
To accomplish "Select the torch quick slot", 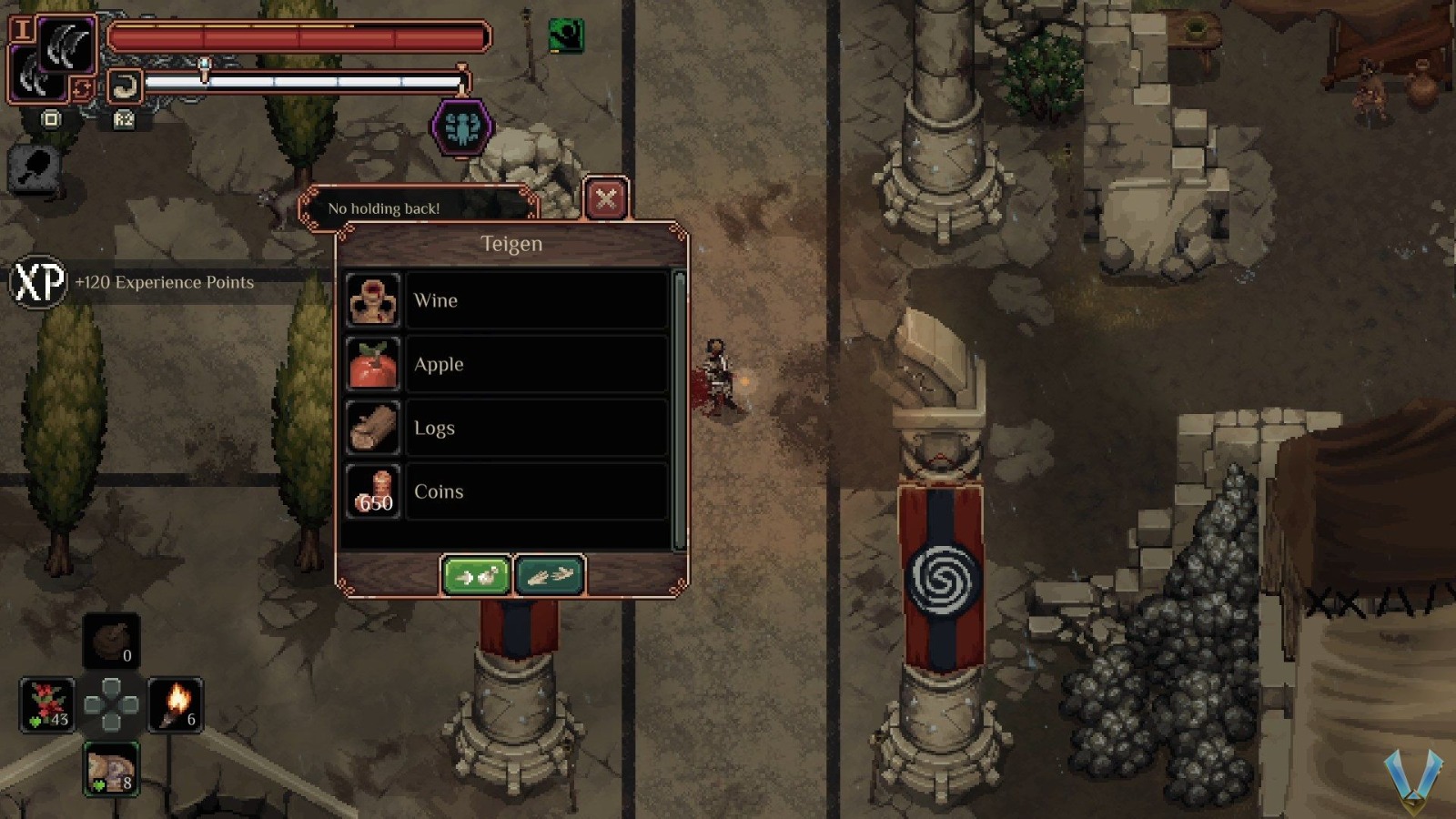I will (x=175, y=704).
